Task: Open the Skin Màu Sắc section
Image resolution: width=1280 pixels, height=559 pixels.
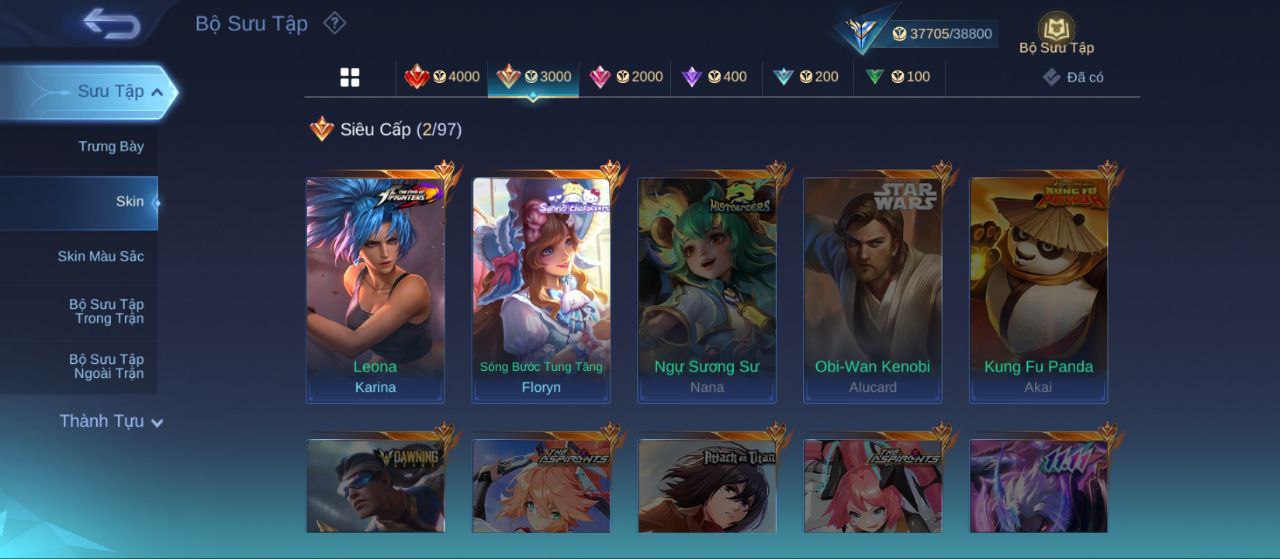Action: click(x=100, y=257)
